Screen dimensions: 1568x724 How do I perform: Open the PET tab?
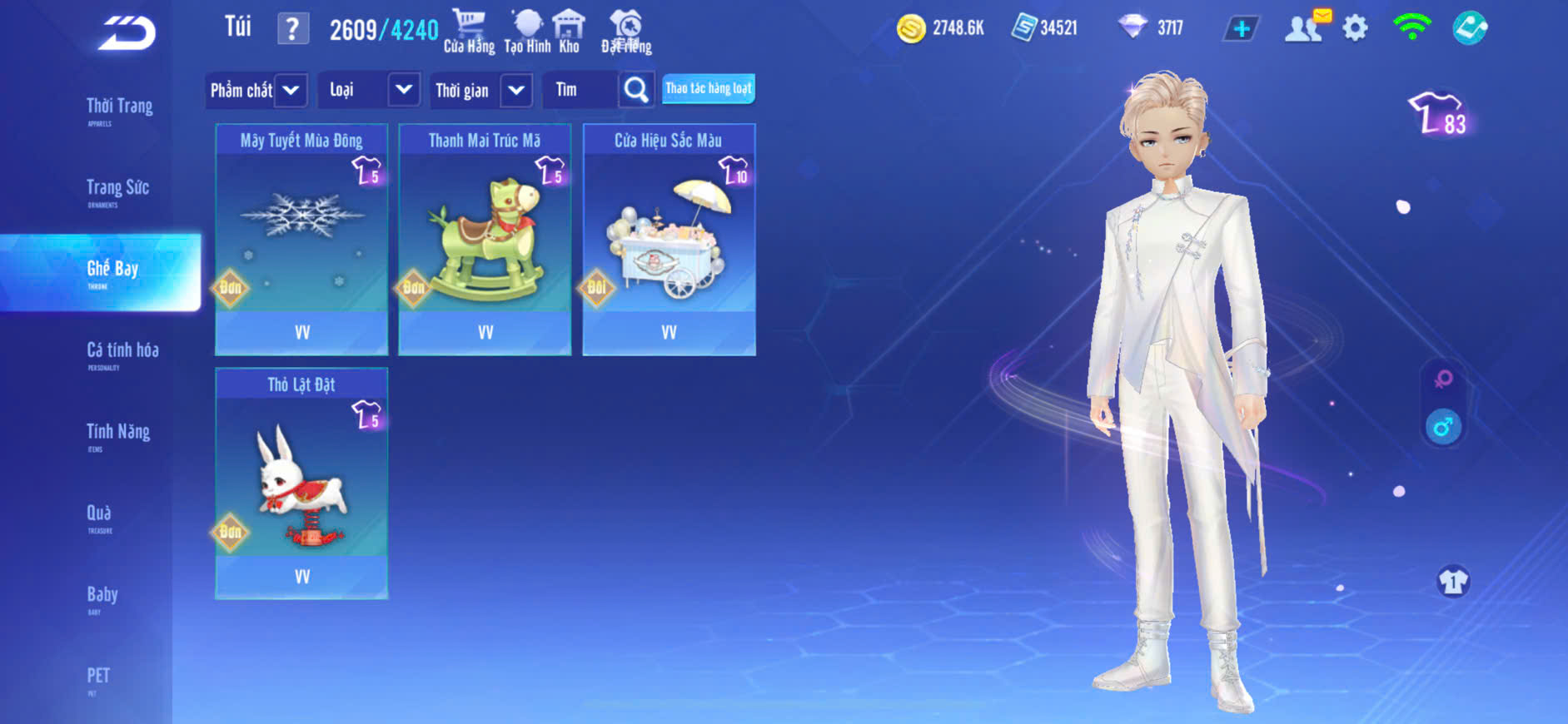(x=98, y=677)
